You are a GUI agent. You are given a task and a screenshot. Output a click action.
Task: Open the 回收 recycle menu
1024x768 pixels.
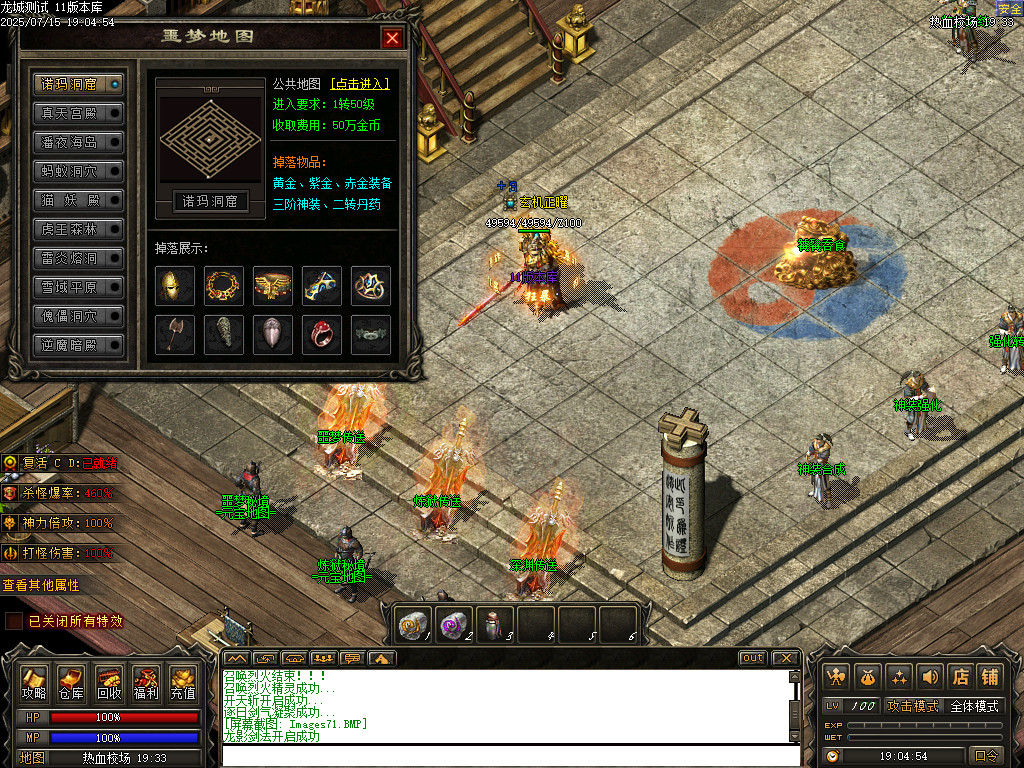(x=109, y=682)
